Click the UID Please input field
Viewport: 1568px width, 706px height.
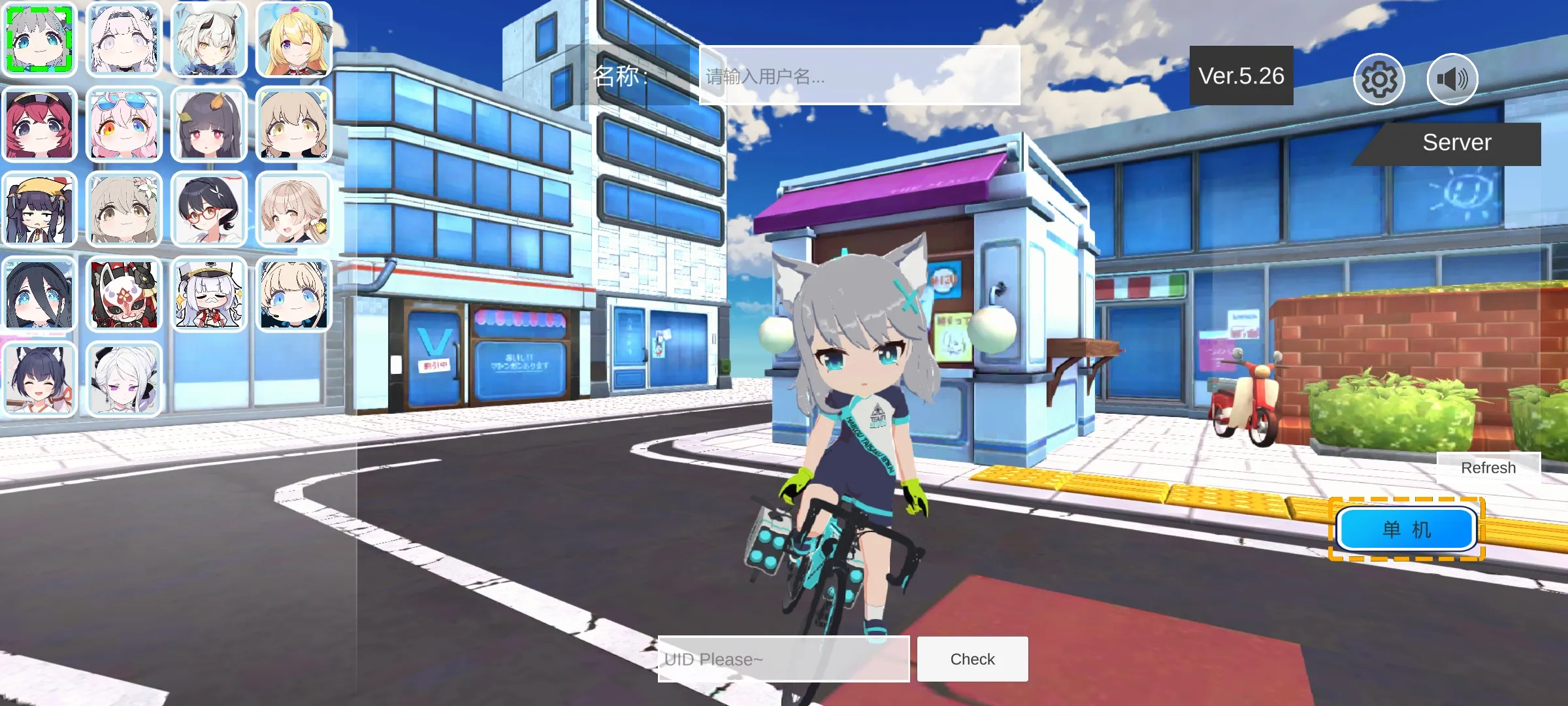pos(784,659)
